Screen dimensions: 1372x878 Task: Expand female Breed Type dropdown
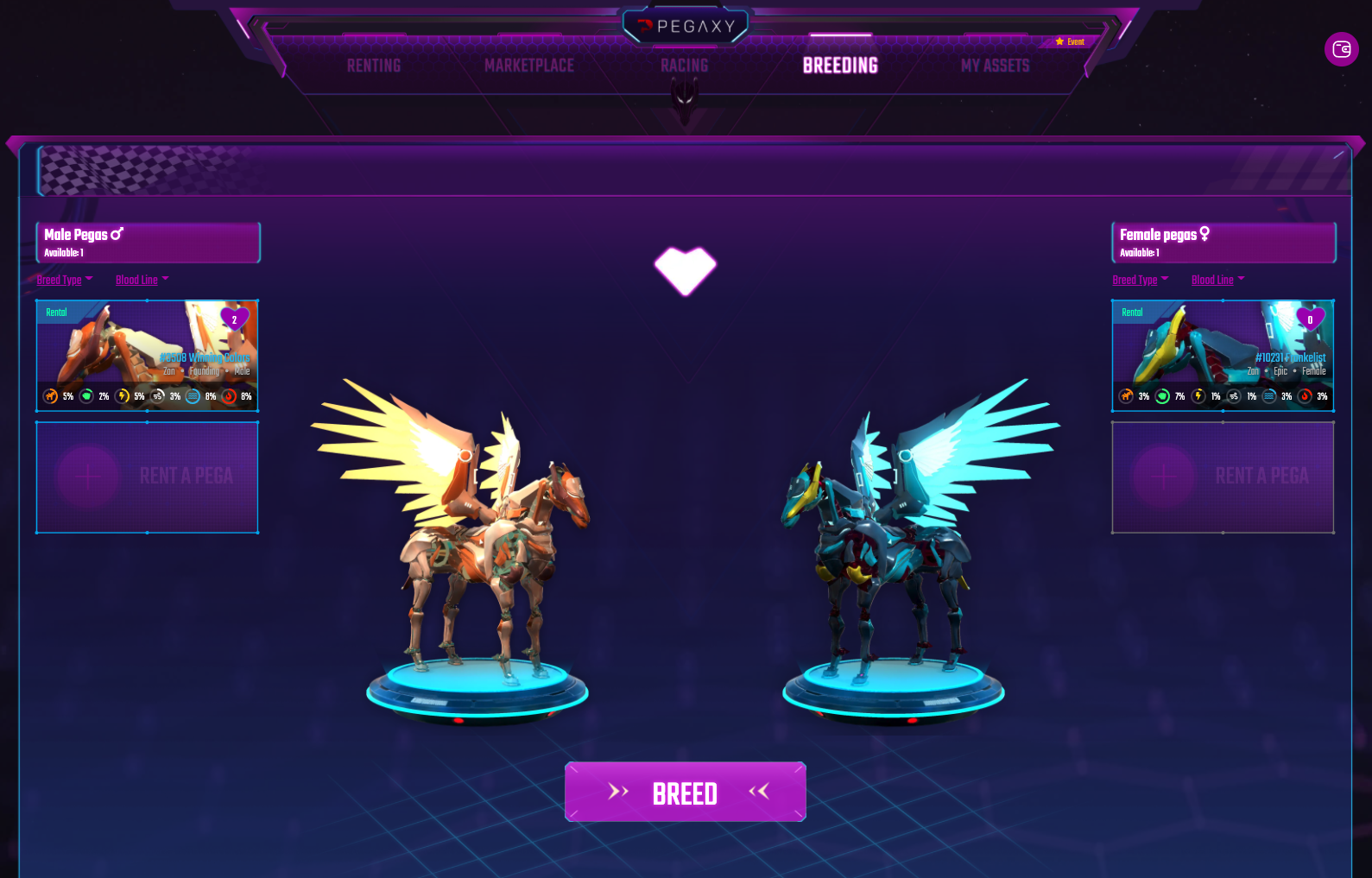[x=1141, y=280]
